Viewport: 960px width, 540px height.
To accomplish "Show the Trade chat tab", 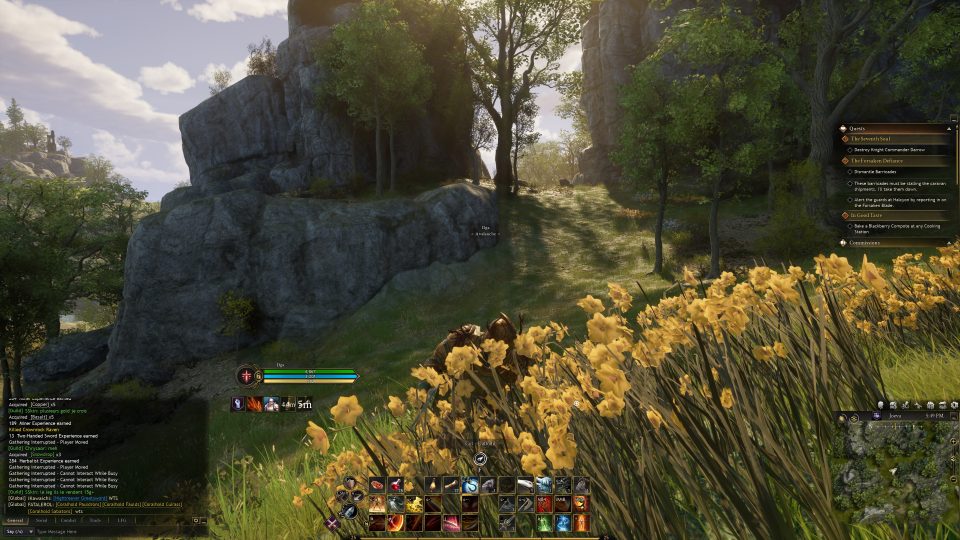I will [x=95, y=520].
